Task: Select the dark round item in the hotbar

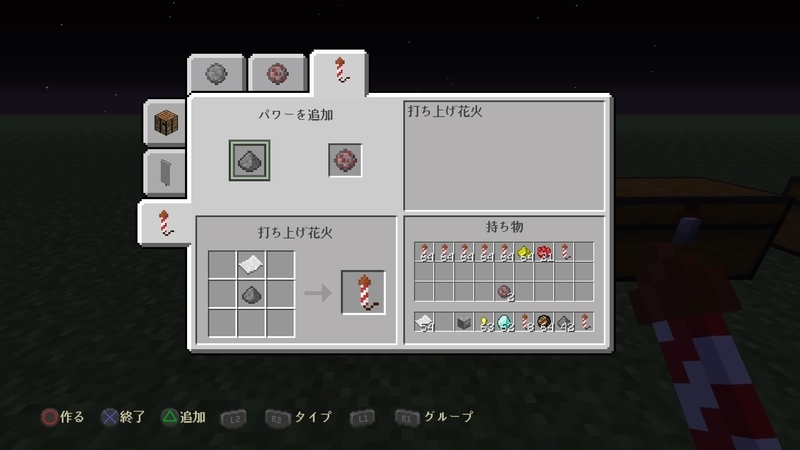Action: [x=544, y=322]
